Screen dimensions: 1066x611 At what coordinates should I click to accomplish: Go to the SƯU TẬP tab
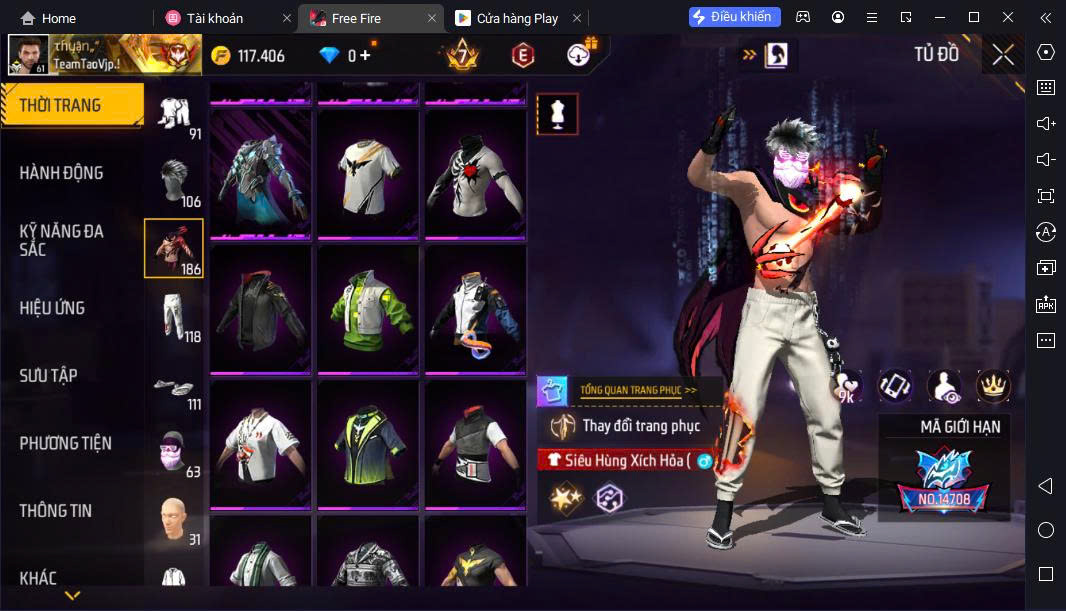coord(48,376)
